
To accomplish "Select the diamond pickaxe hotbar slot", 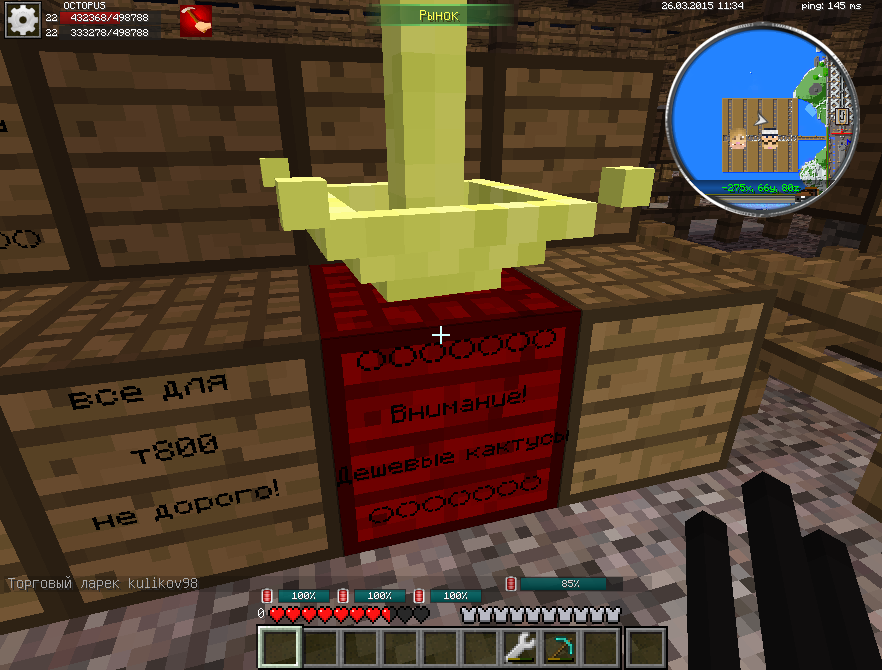I will point(561,648).
